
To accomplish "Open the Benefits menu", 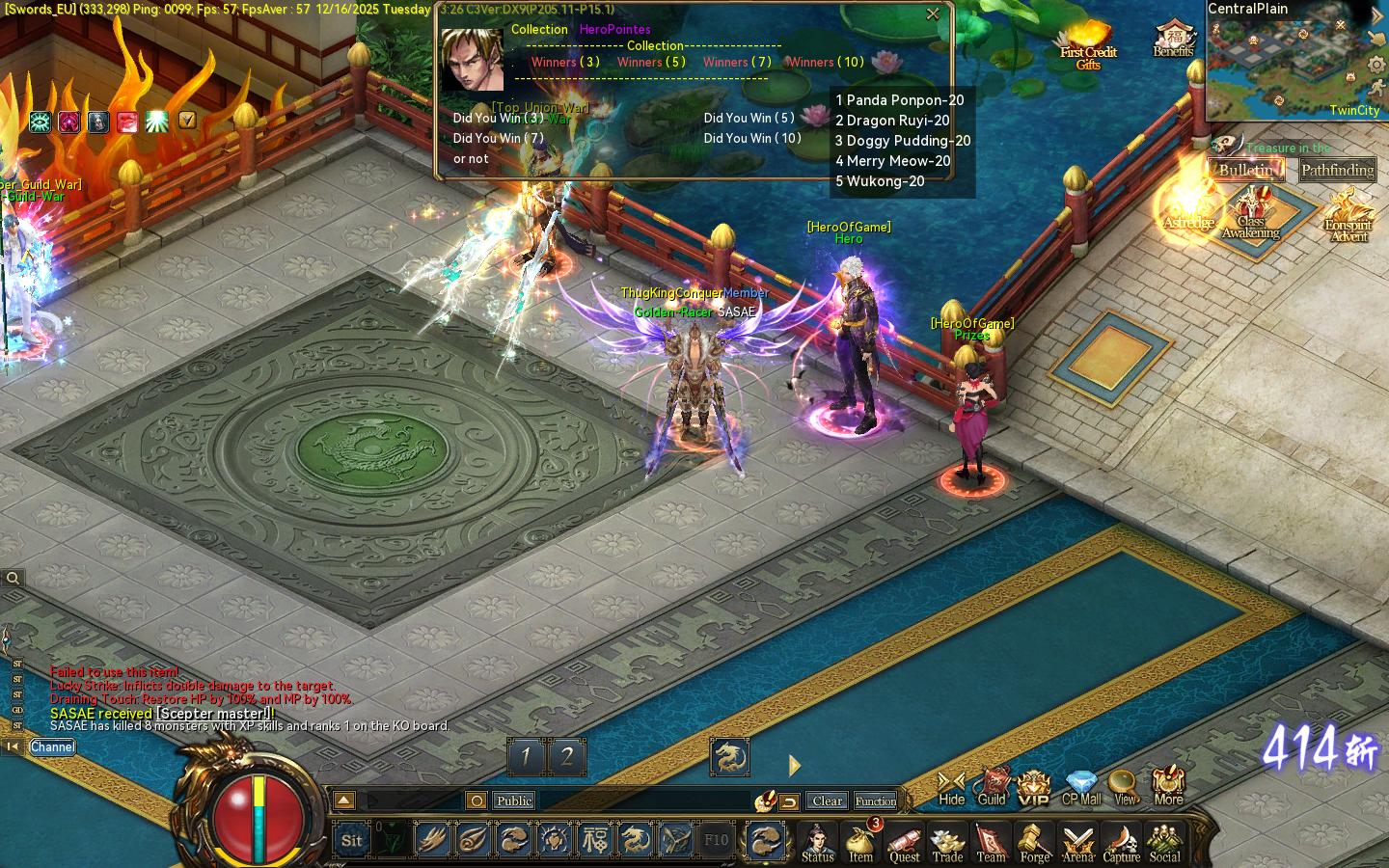I will (x=1173, y=41).
